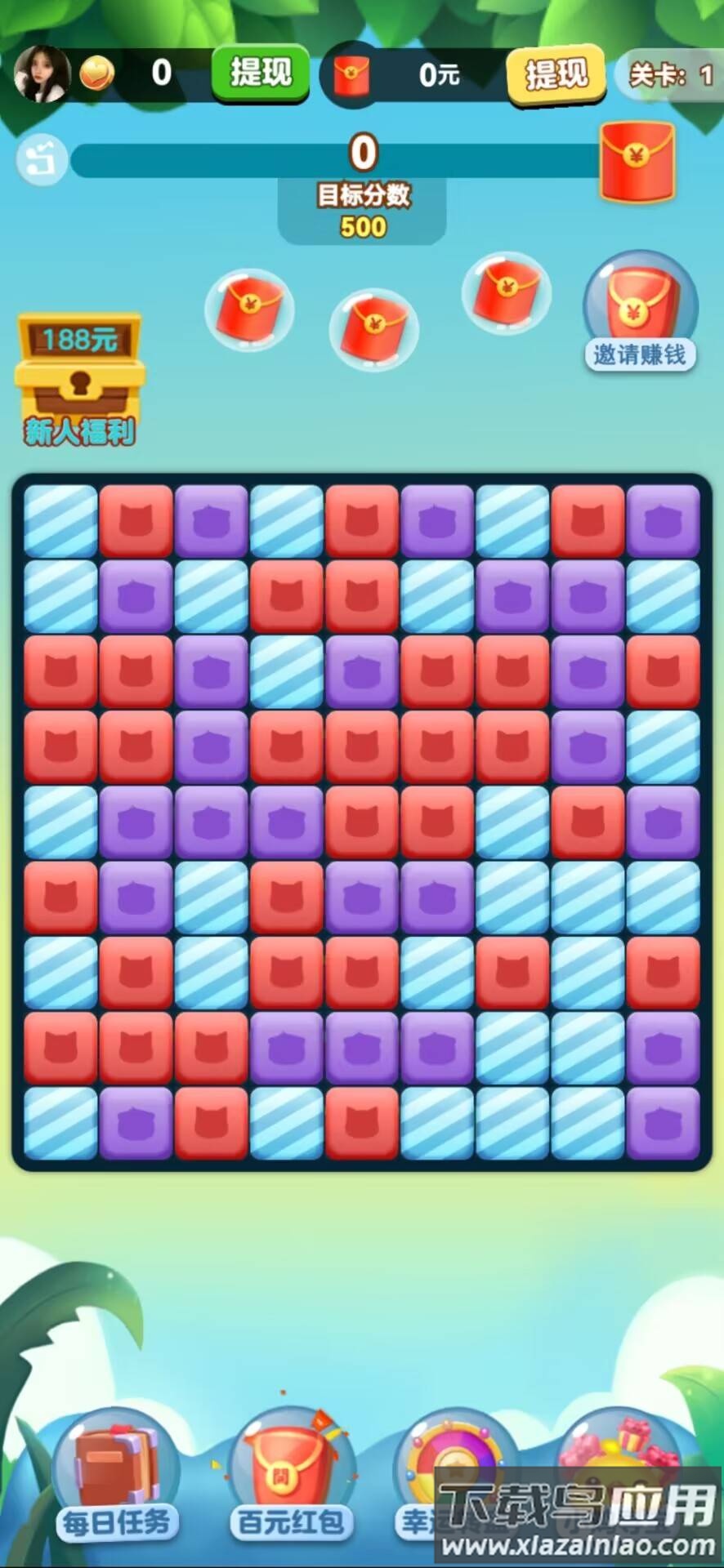Click the round refresh icon beside progress bar
724x1568 pixels.
pyautogui.click(x=42, y=158)
